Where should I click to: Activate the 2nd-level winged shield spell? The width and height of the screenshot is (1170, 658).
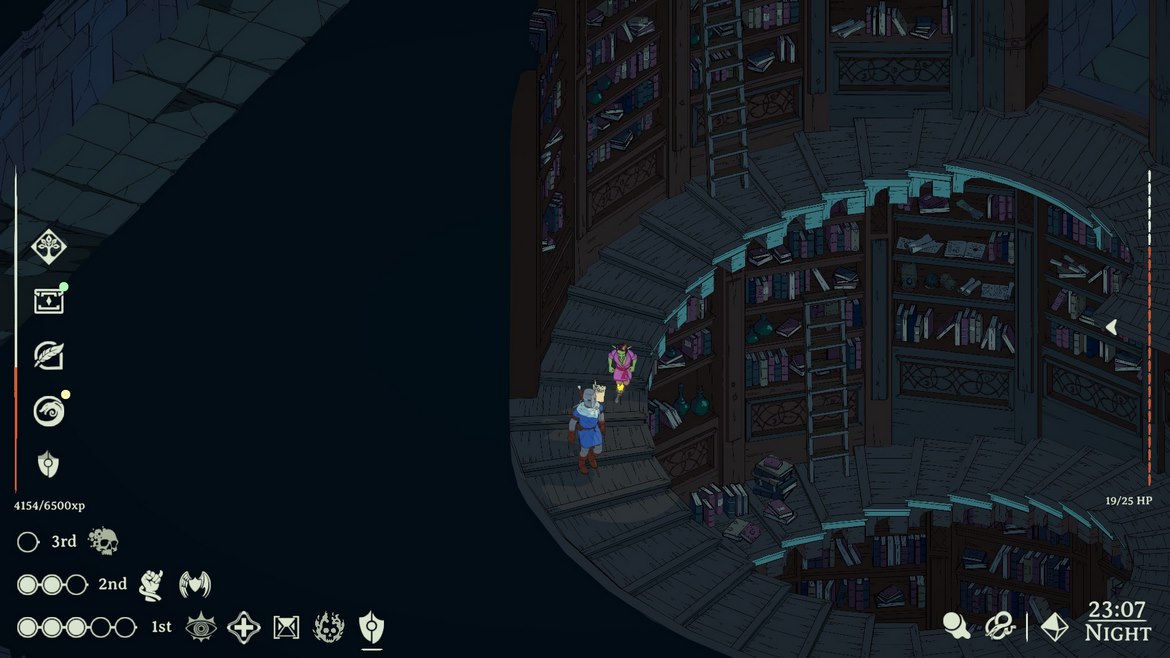coord(195,584)
